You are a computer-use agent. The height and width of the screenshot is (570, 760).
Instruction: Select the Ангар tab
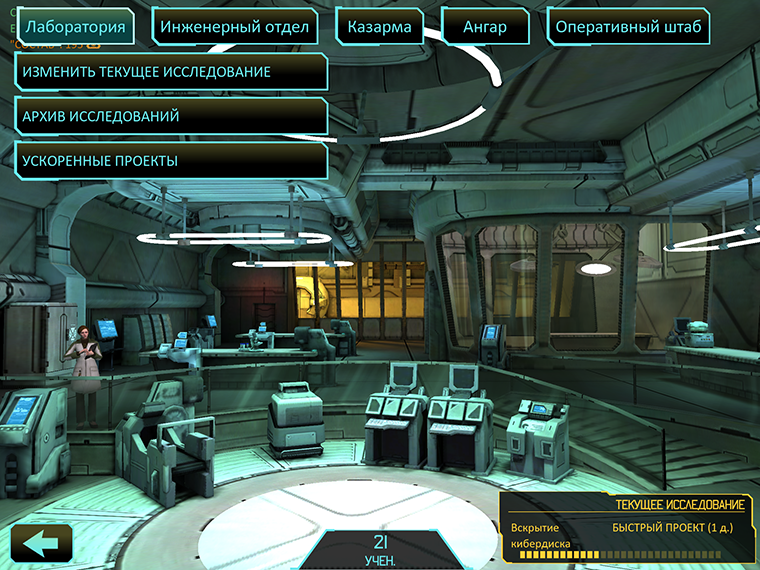click(x=486, y=27)
